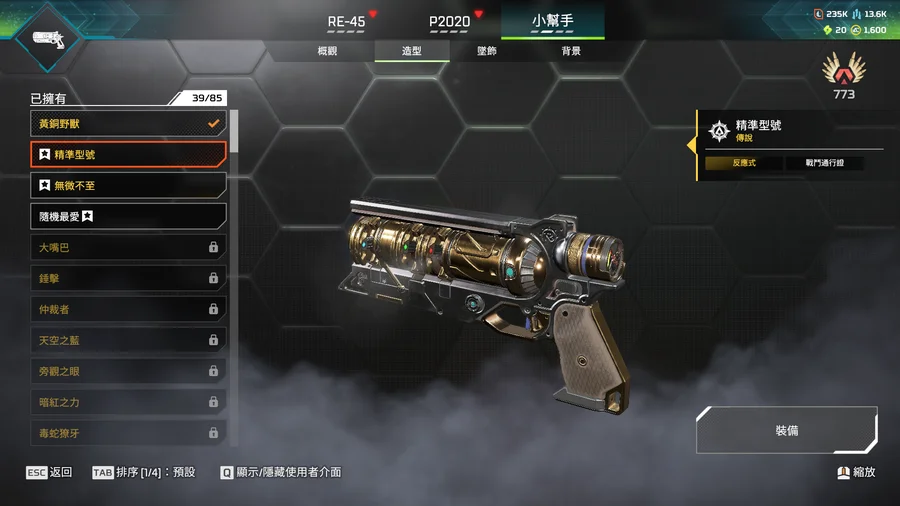Screen dimensions: 900x506
Task: Switch to the 背景 tab
Action: pyautogui.click(x=570, y=51)
